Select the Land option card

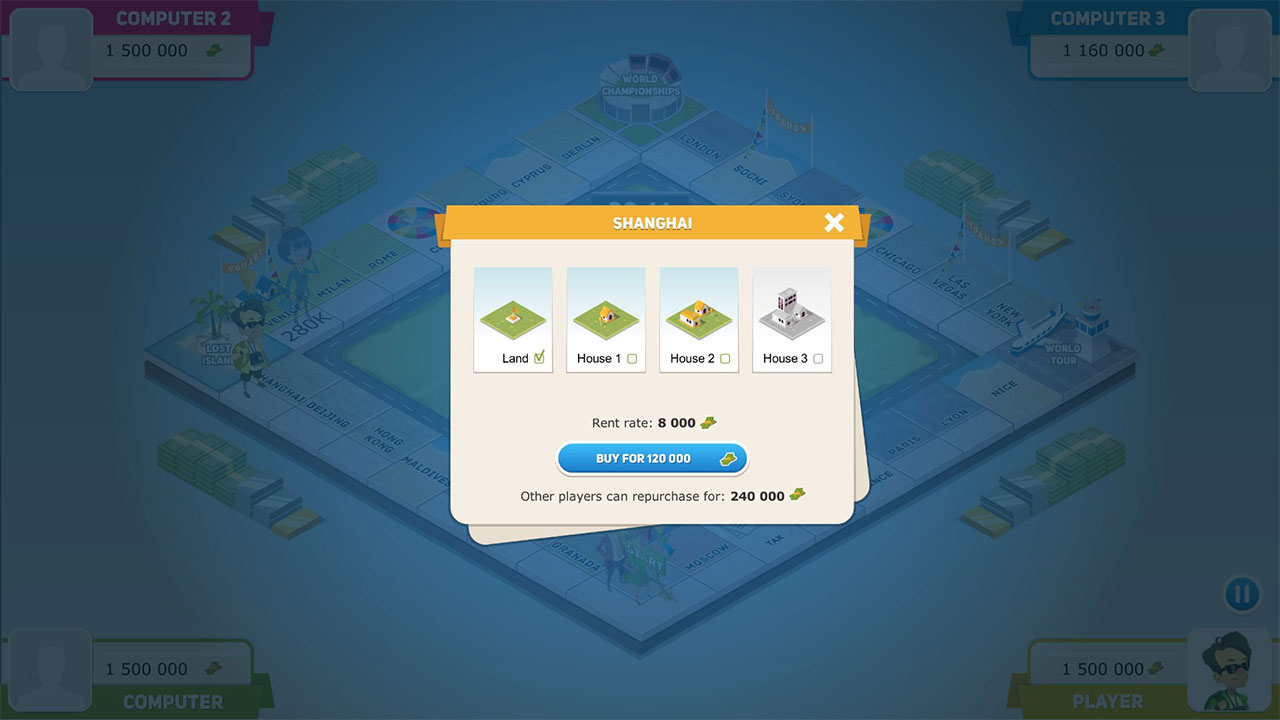pos(513,320)
